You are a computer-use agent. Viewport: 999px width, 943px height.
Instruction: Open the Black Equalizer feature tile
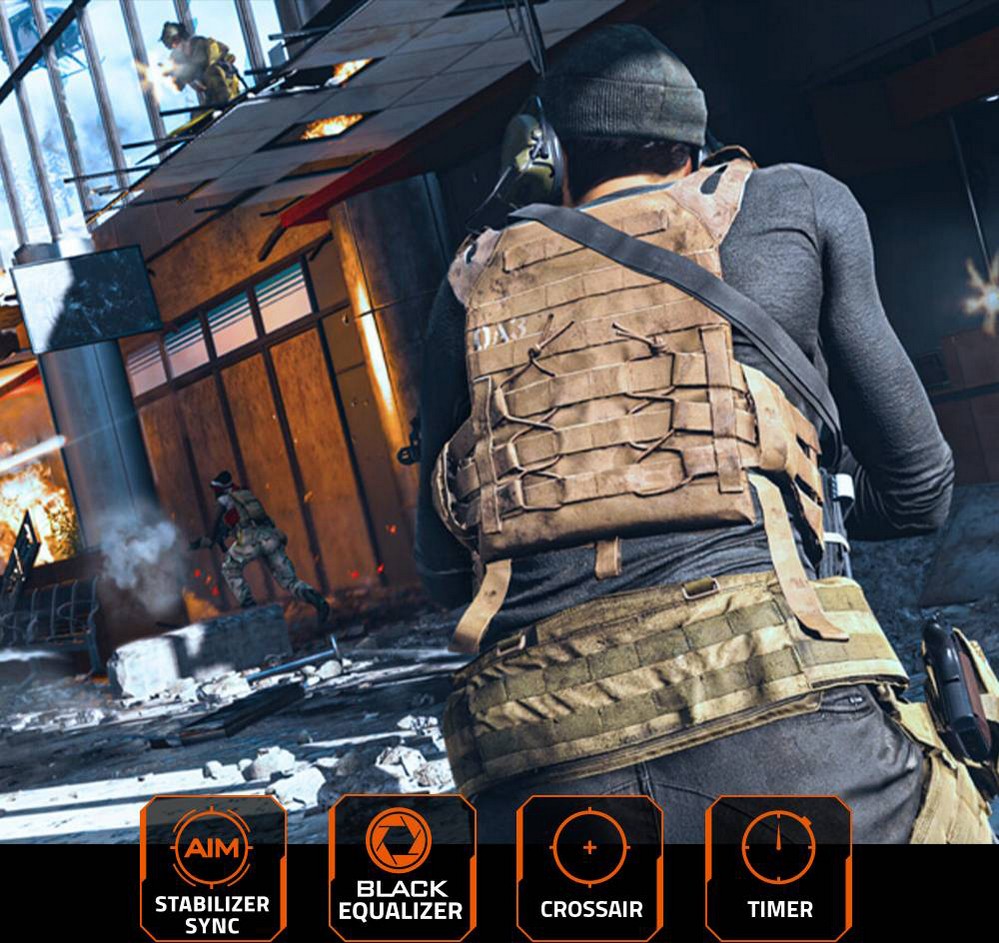tap(400, 868)
